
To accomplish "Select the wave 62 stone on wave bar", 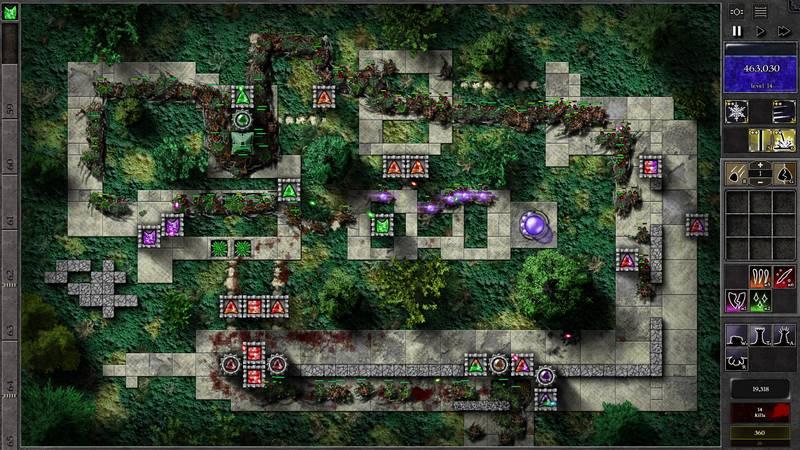I will 10,272.
